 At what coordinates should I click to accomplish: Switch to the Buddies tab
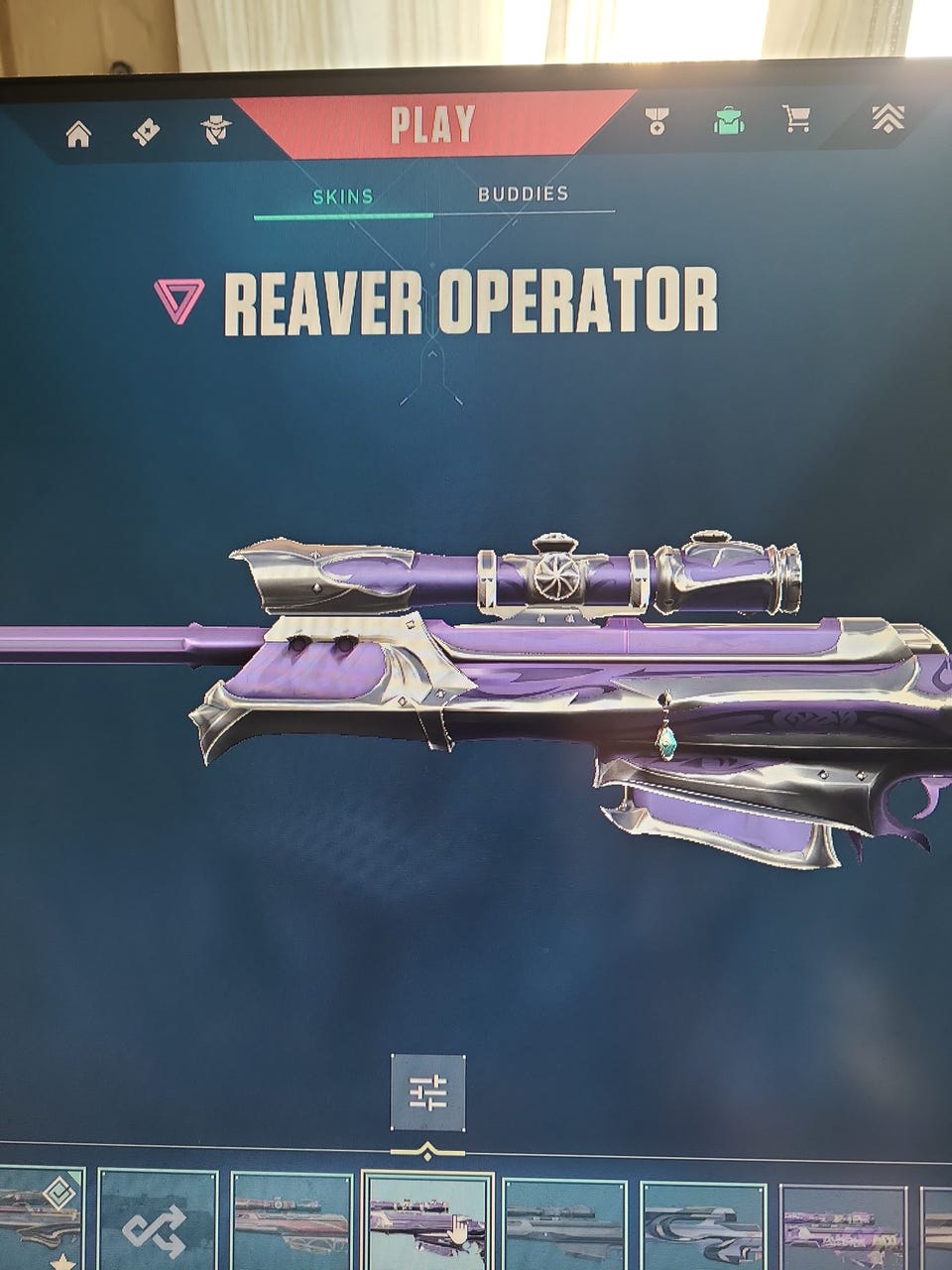[x=523, y=193]
